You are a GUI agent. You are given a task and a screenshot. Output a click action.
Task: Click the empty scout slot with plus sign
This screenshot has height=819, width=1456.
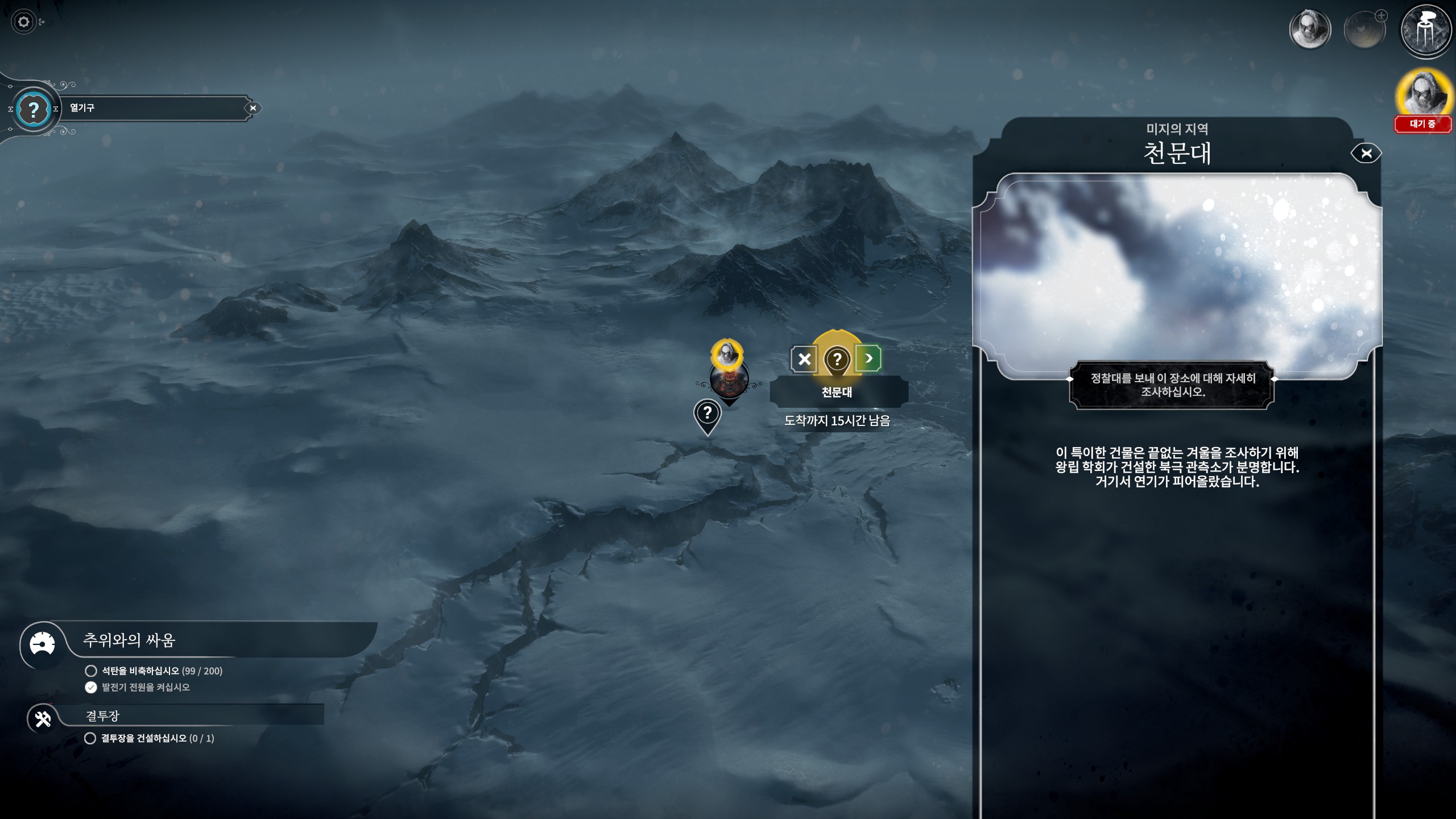coord(1364,30)
